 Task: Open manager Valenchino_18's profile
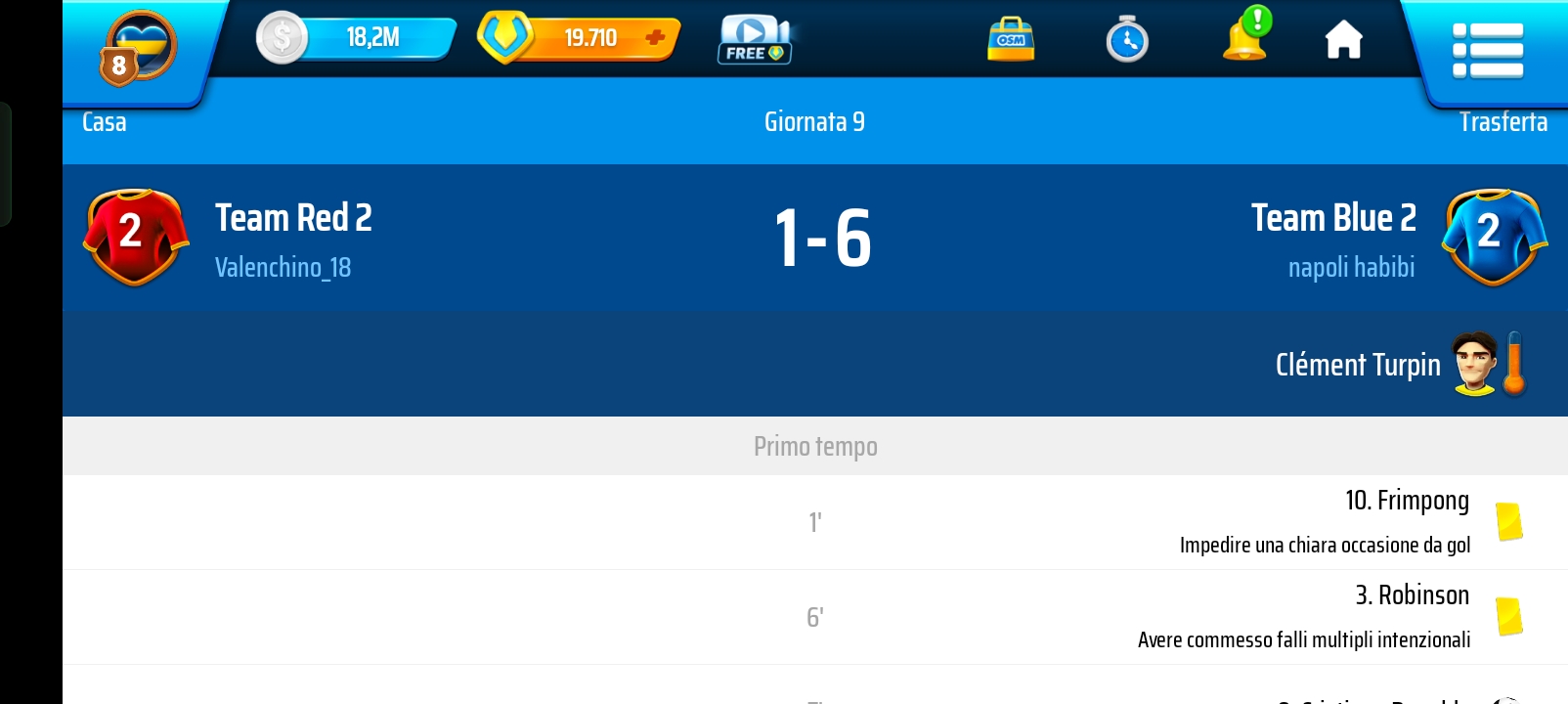click(283, 268)
